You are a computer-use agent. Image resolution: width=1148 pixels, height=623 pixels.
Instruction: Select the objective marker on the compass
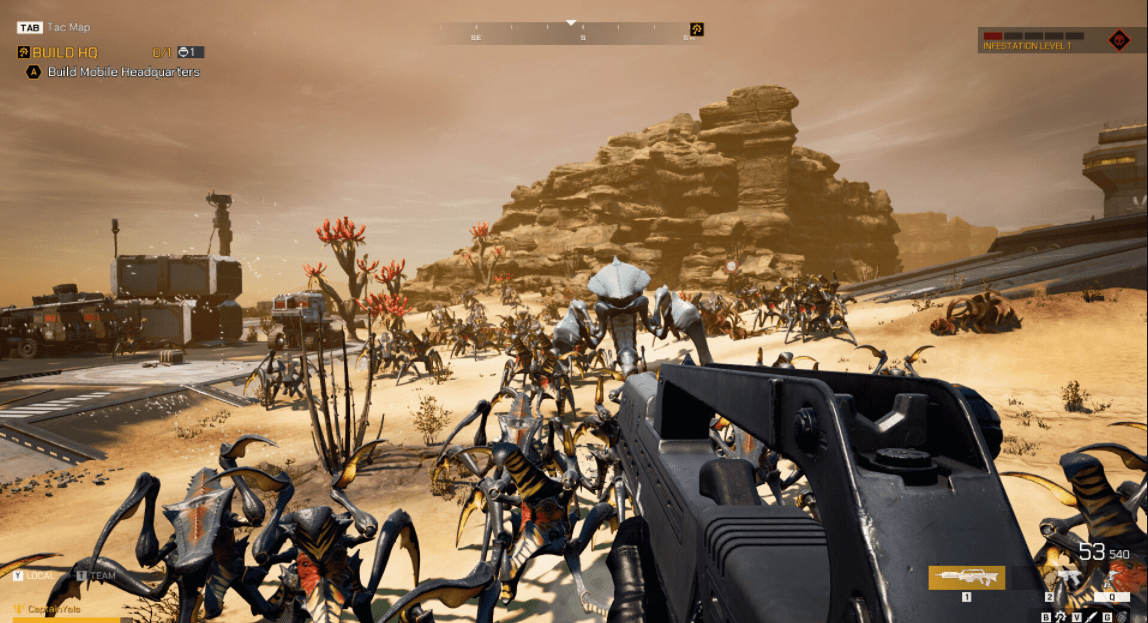(697, 30)
